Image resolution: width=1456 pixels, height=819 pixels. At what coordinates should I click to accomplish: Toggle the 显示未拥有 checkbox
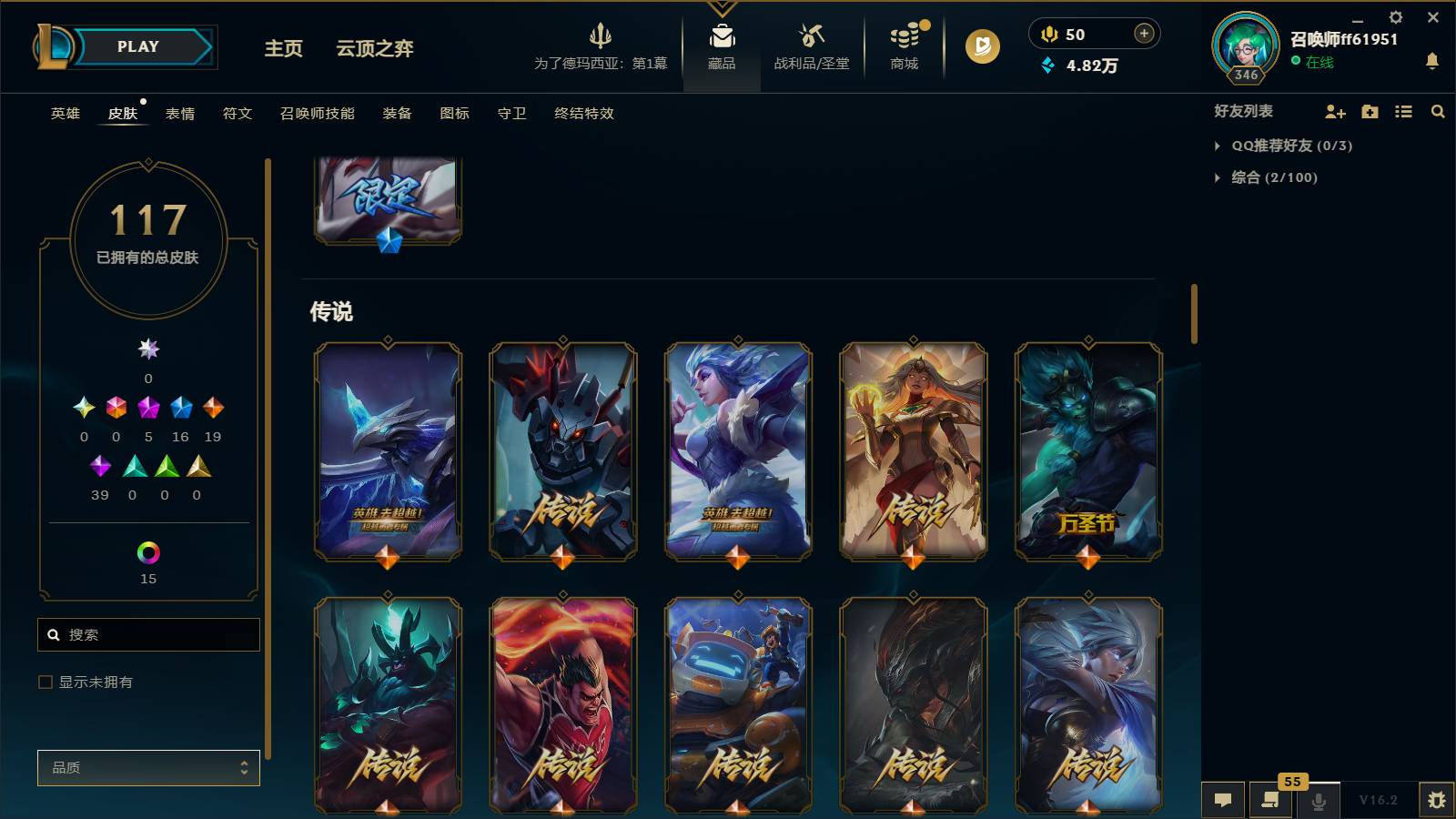coord(44,681)
